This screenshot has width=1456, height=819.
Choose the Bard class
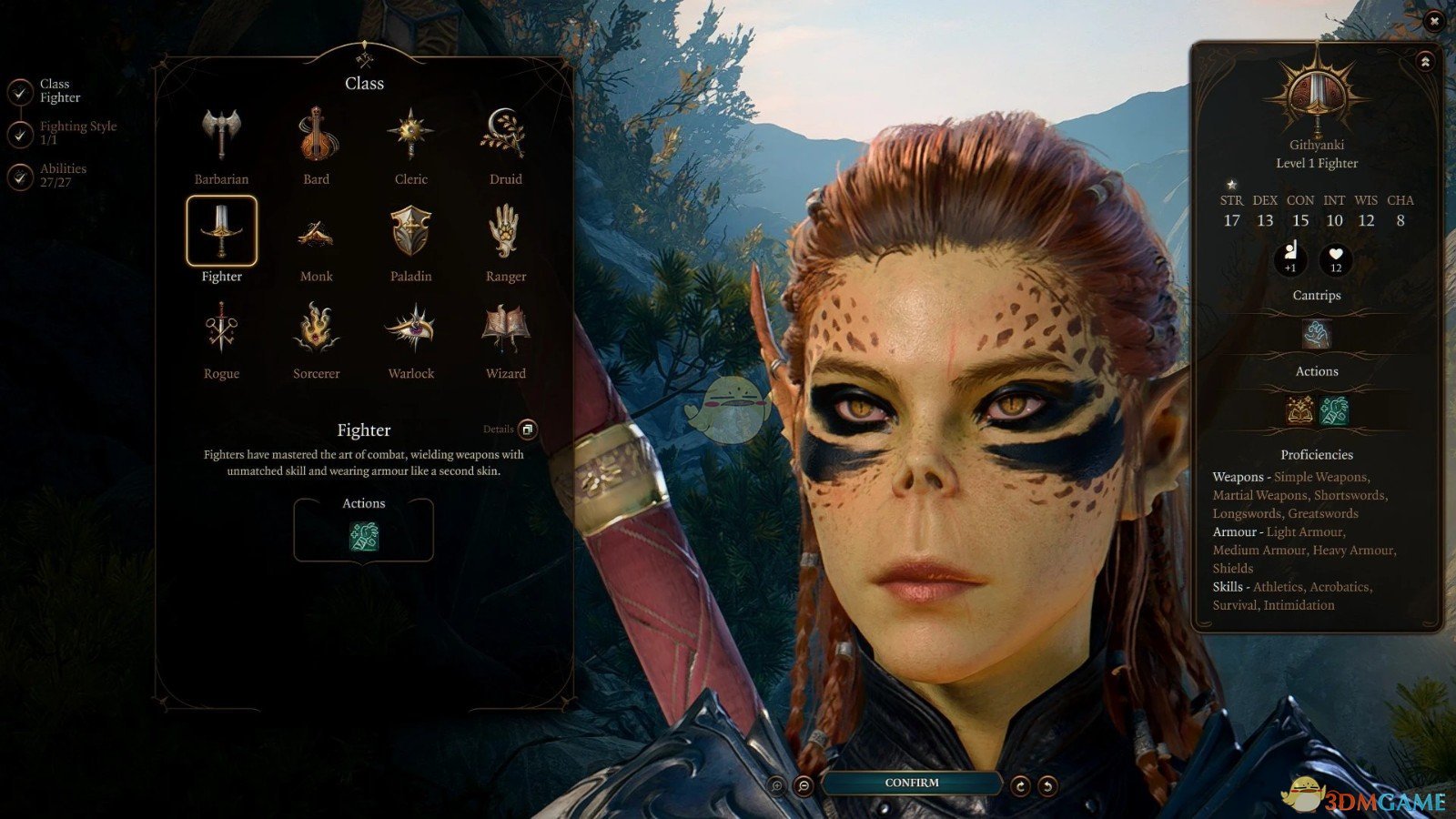pos(316,136)
